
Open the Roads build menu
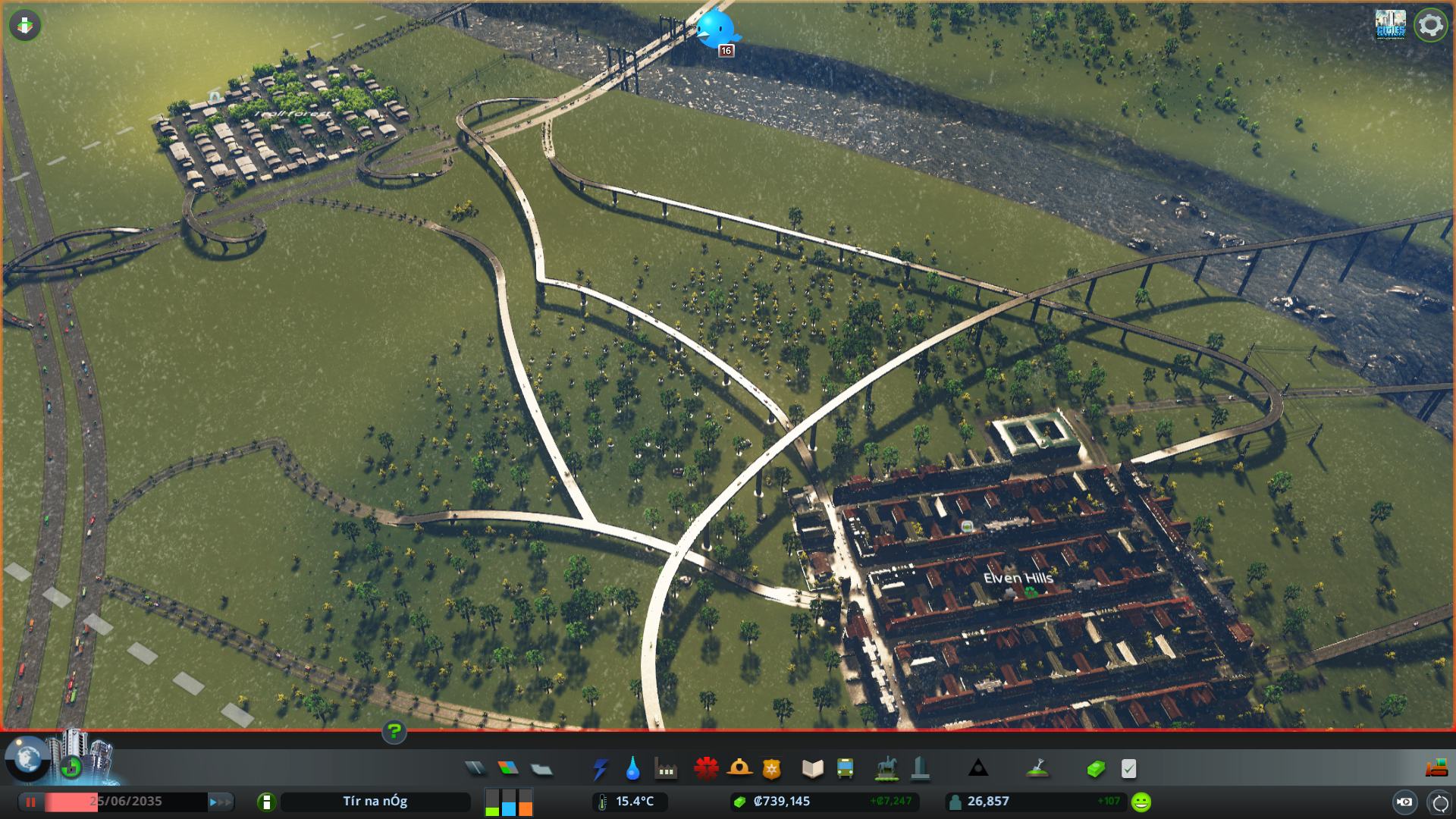tap(475, 769)
